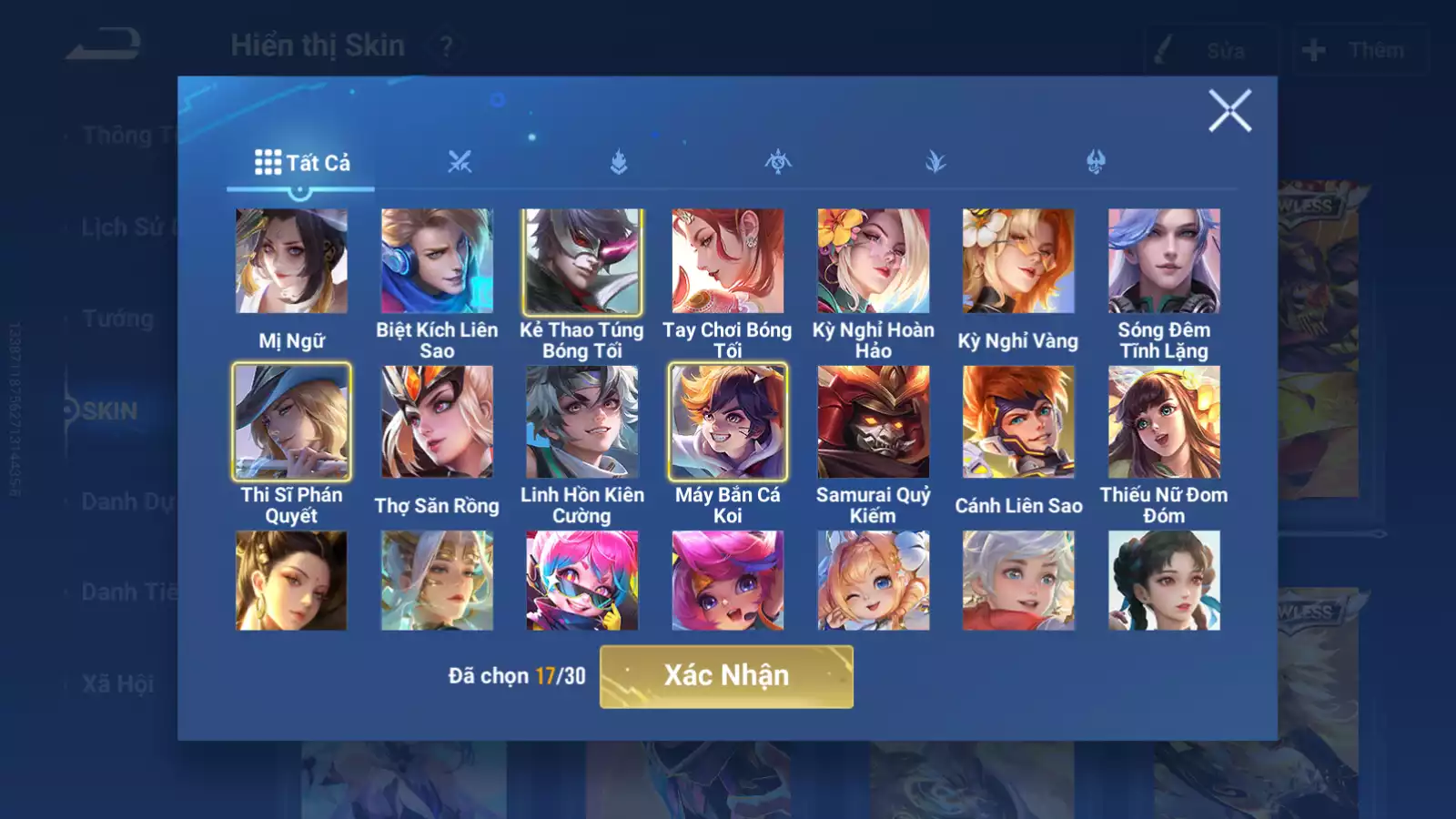The height and width of the screenshot is (819, 1456).
Task: Select the Thợ Săn Rồng skin thumbnail
Action: [436, 421]
